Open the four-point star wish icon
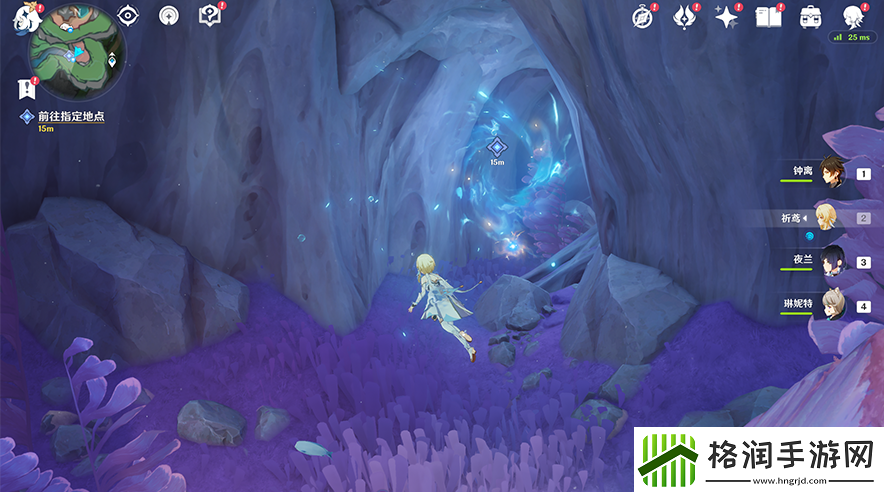Image resolution: width=884 pixels, height=492 pixels. coord(726,16)
